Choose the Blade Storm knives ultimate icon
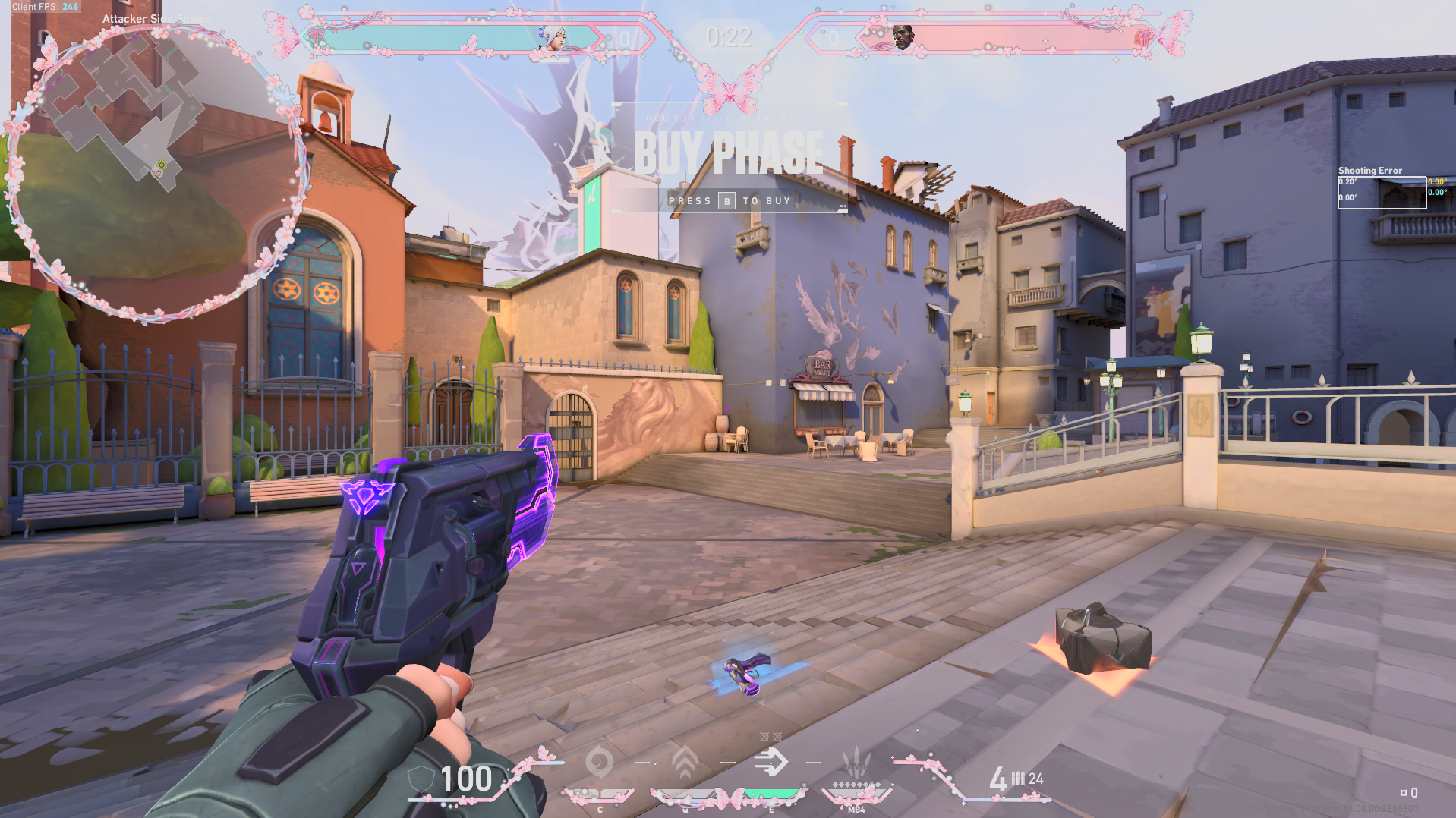 click(x=856, y=762)
